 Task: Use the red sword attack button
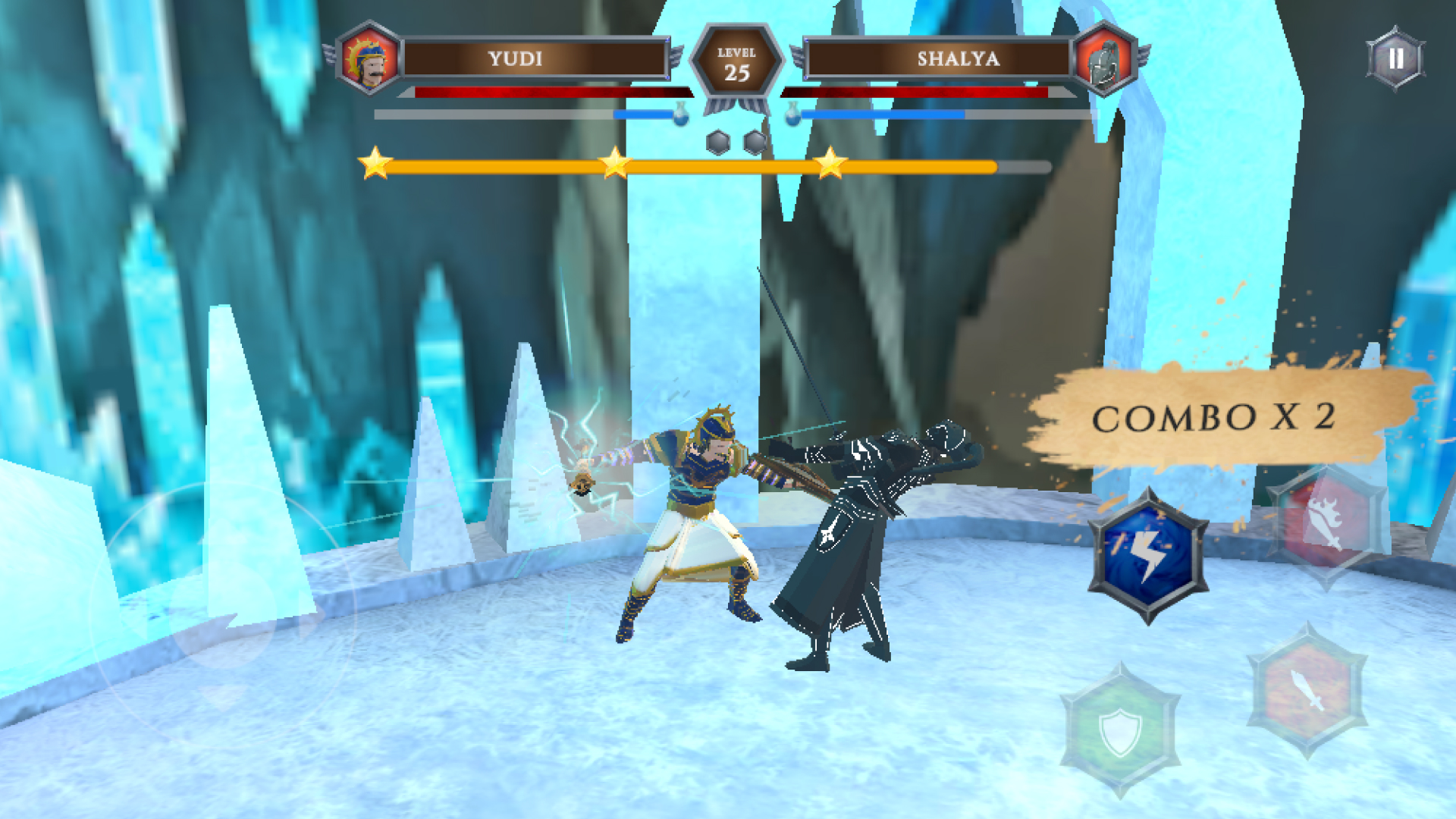1307,690
